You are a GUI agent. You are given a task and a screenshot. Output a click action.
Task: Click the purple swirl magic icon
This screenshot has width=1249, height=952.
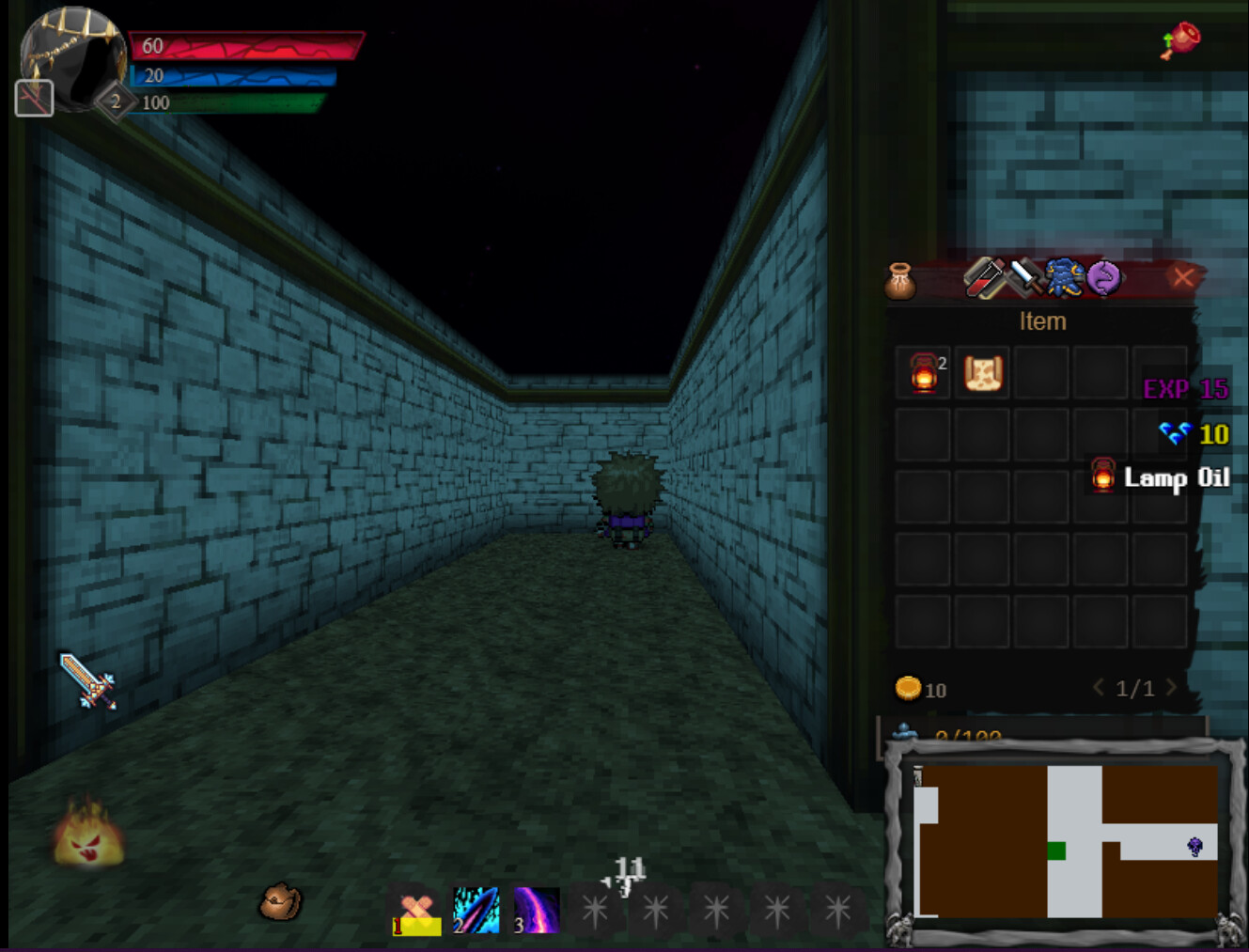[x=1103, y=275]
